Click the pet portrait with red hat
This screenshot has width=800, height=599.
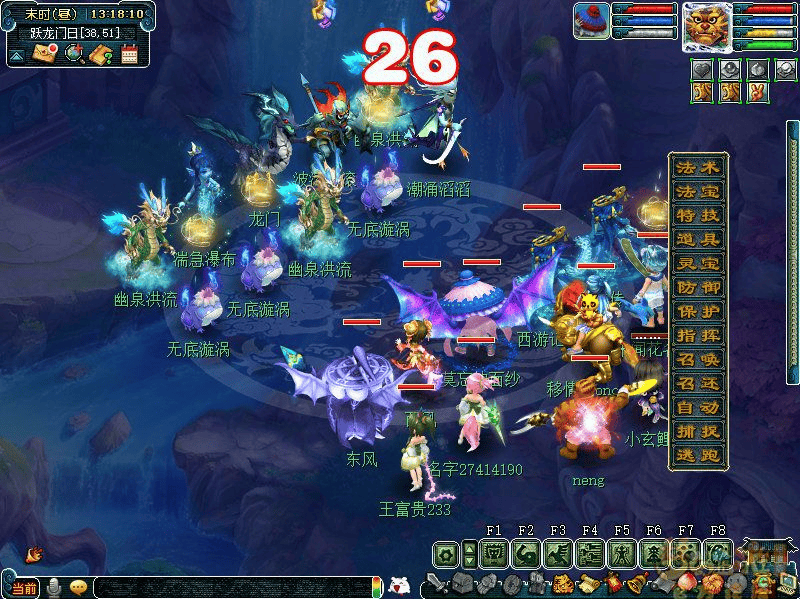click(x=592, y=21)
